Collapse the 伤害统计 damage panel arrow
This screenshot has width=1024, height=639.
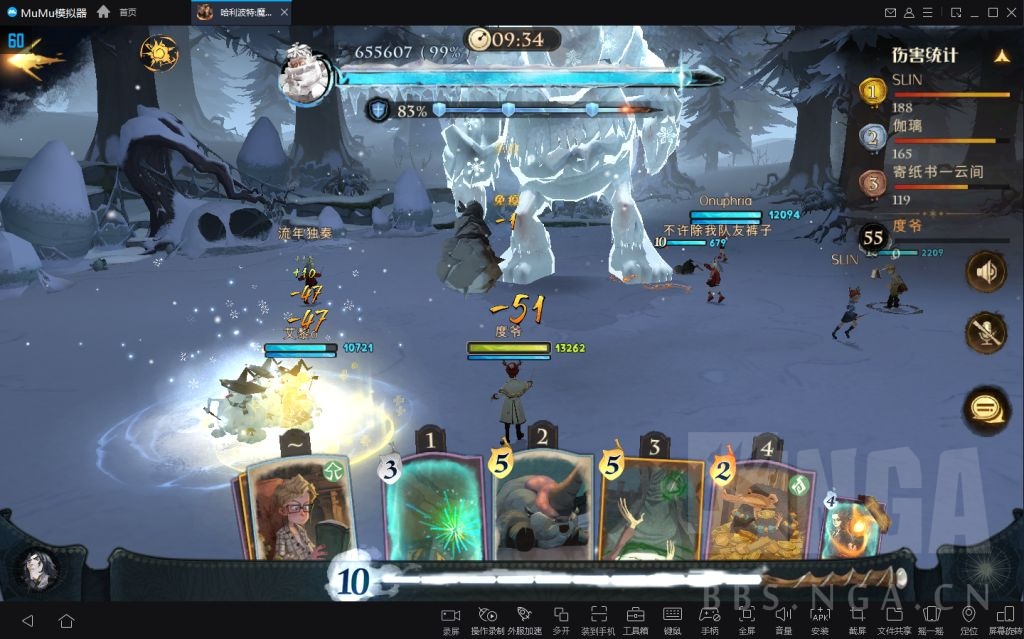(1001, 57)
